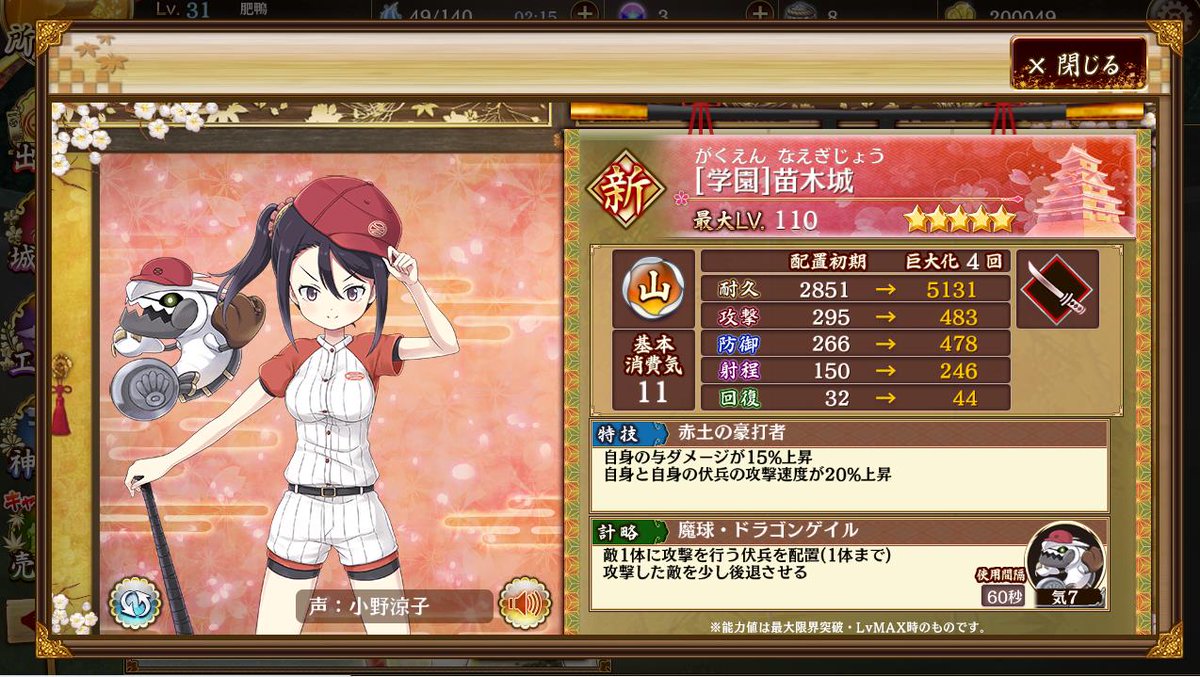Select the sword weapon type icon
Viewport: 1200px width, 677px height.
click(1057, 289)
